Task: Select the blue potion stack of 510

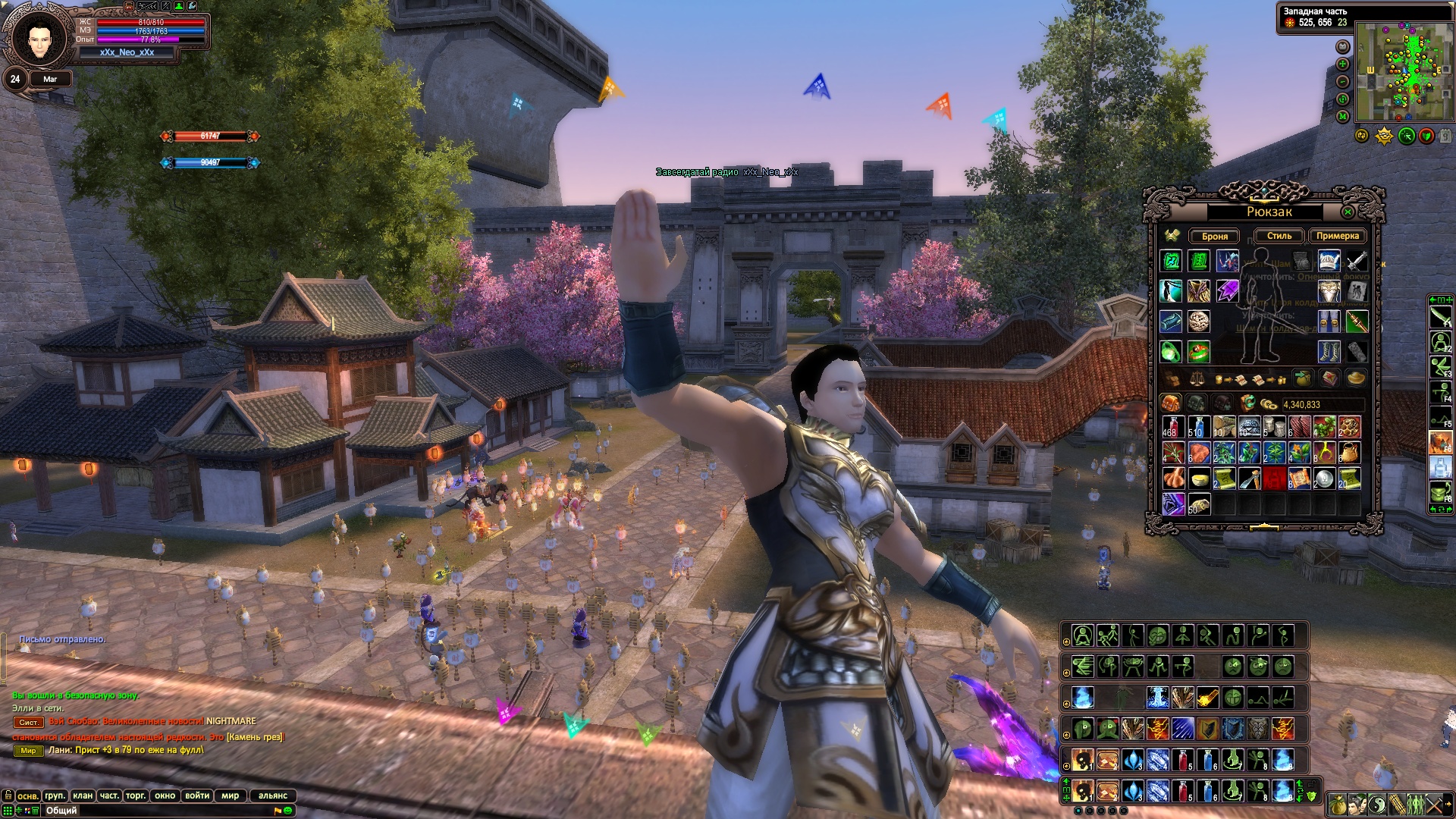Action: click(x=1197, y=427)
